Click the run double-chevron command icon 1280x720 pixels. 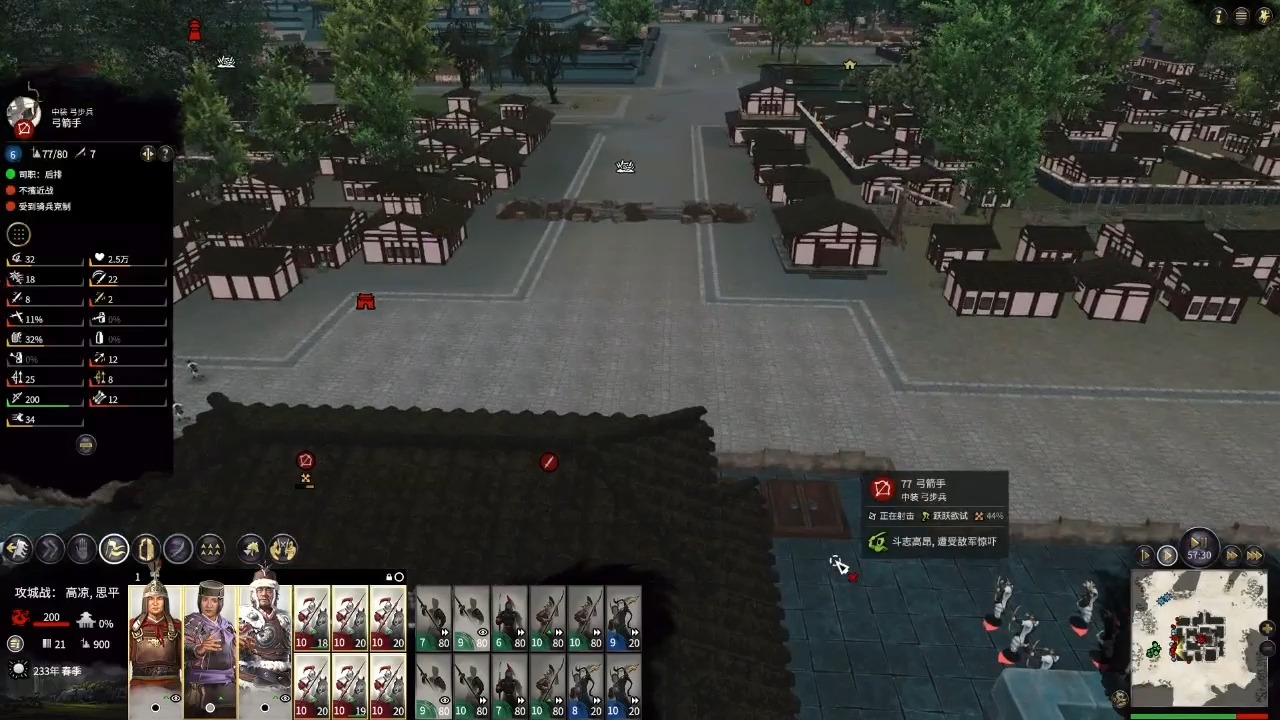pos(51,548)
